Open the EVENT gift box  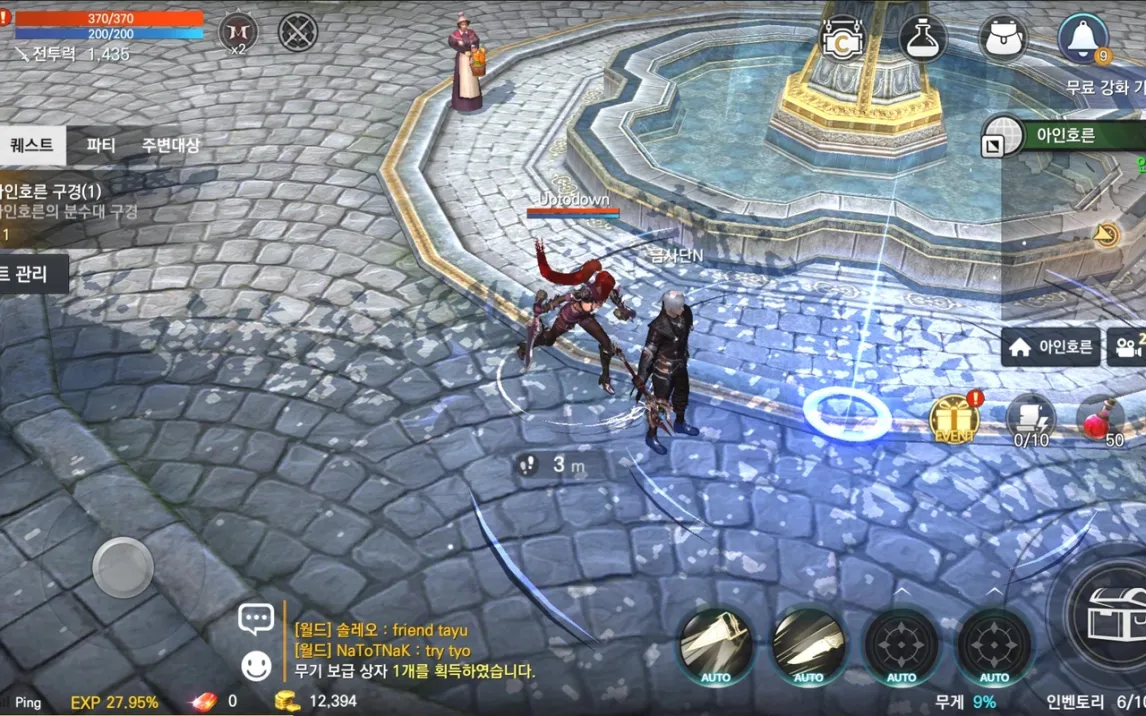point(953,419)
